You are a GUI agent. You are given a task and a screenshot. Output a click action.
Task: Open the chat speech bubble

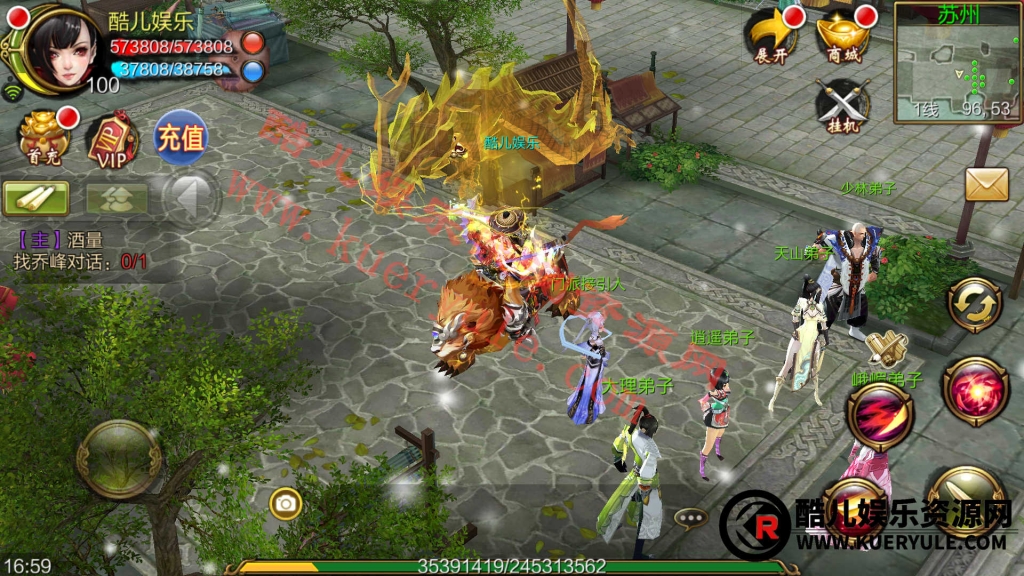click(689, 518)
